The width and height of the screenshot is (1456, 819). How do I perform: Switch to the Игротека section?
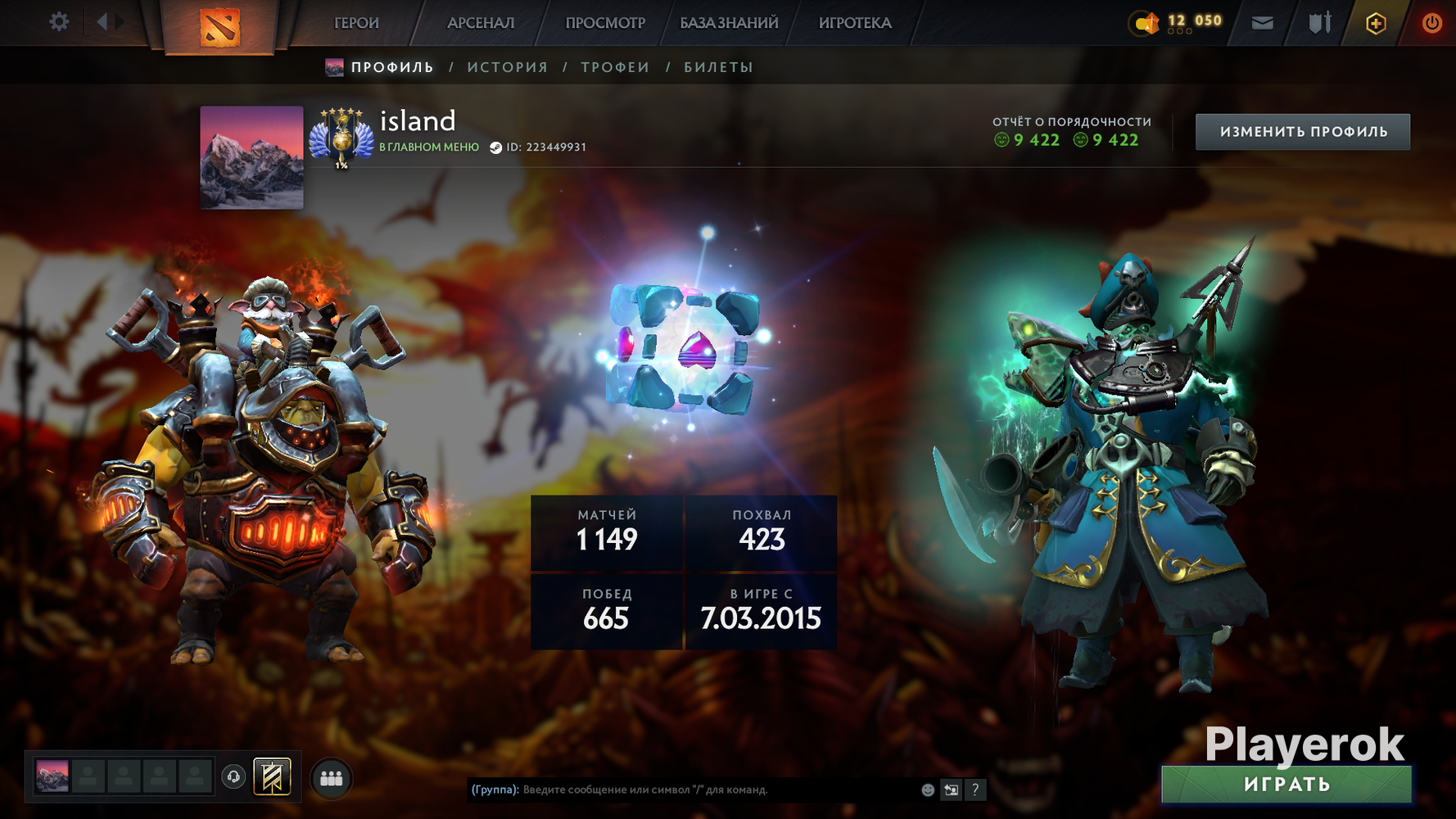855,23
